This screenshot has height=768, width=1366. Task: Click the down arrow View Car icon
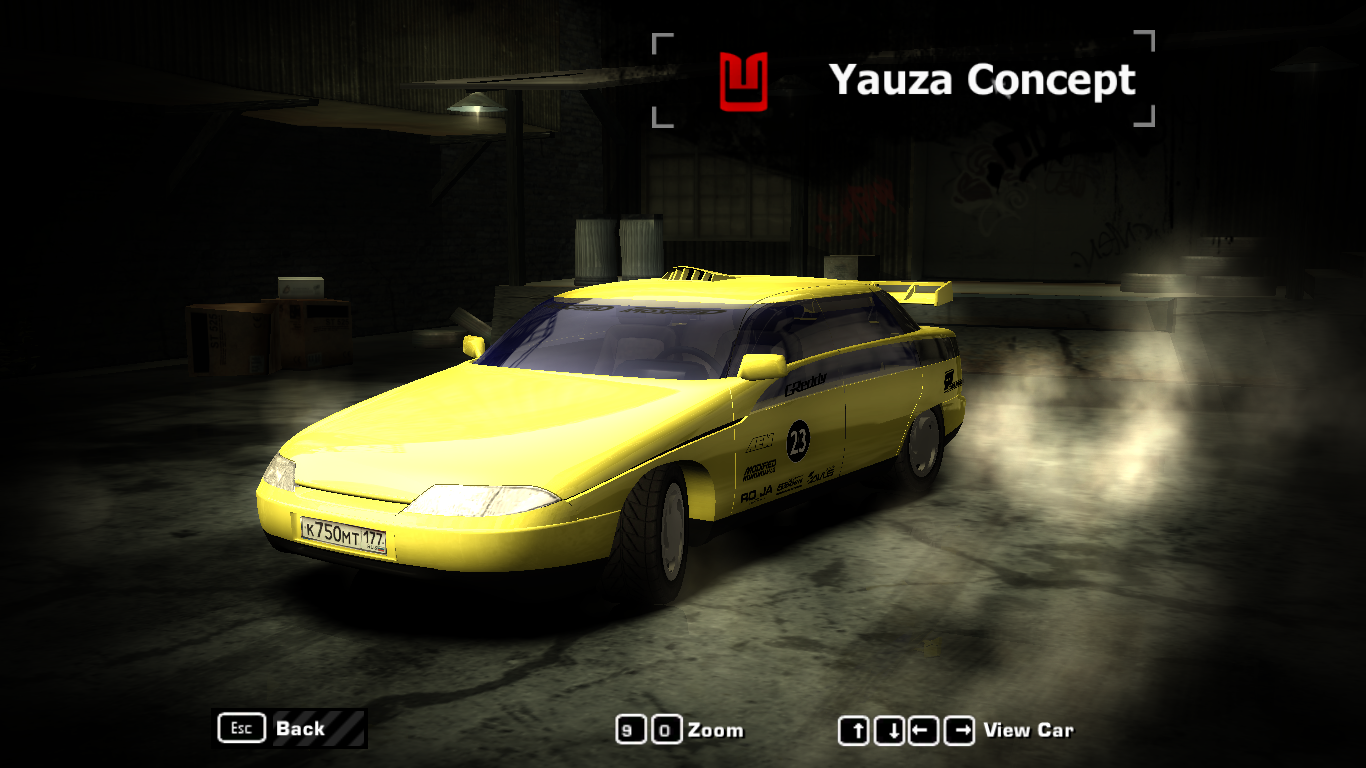pyautogui.click(x=888, y=731)
